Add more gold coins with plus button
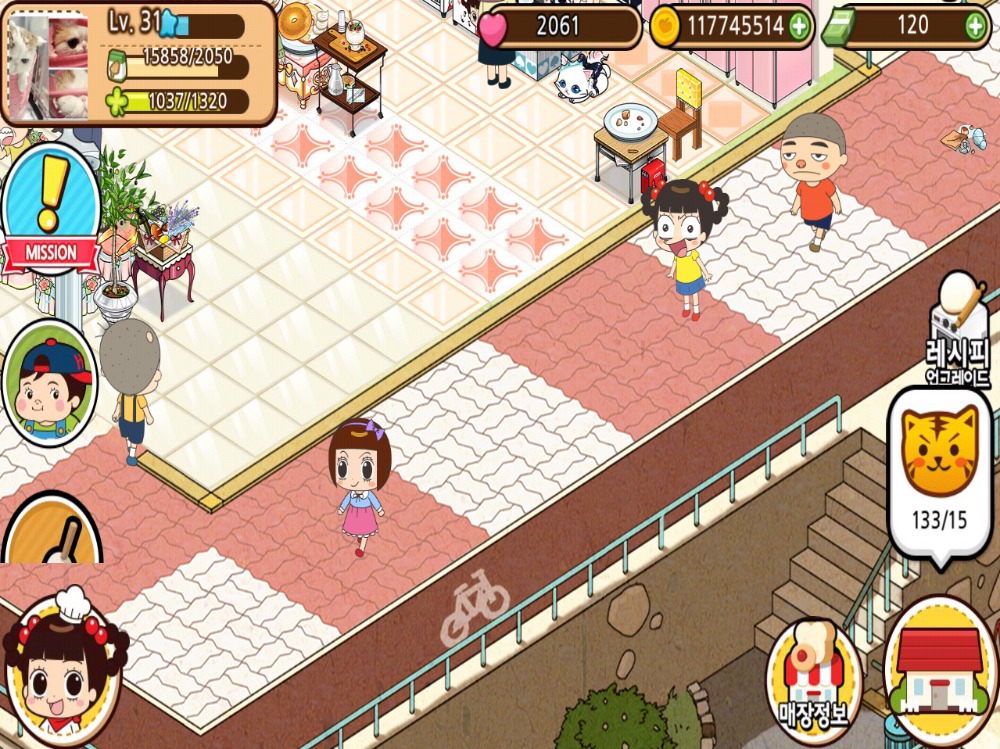The height and width of the screenshot is (749, 1000). [799, 27]
